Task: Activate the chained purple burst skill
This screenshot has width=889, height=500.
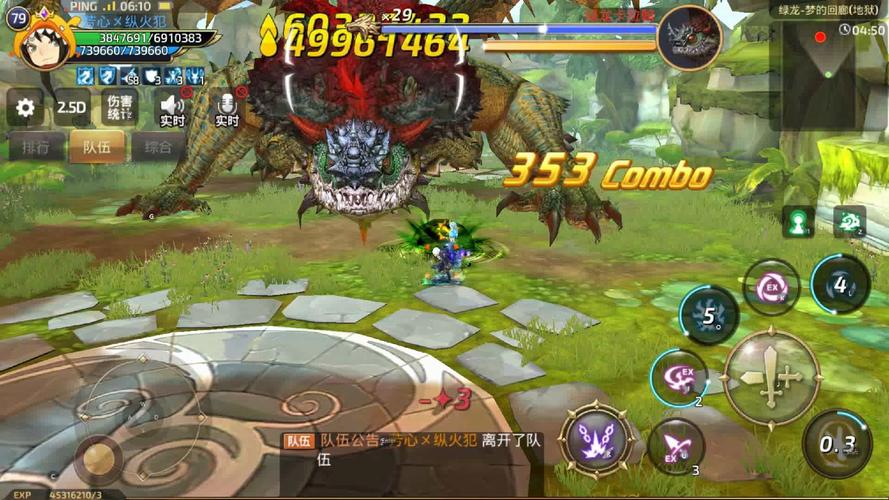Action: [x=595, y=438]
